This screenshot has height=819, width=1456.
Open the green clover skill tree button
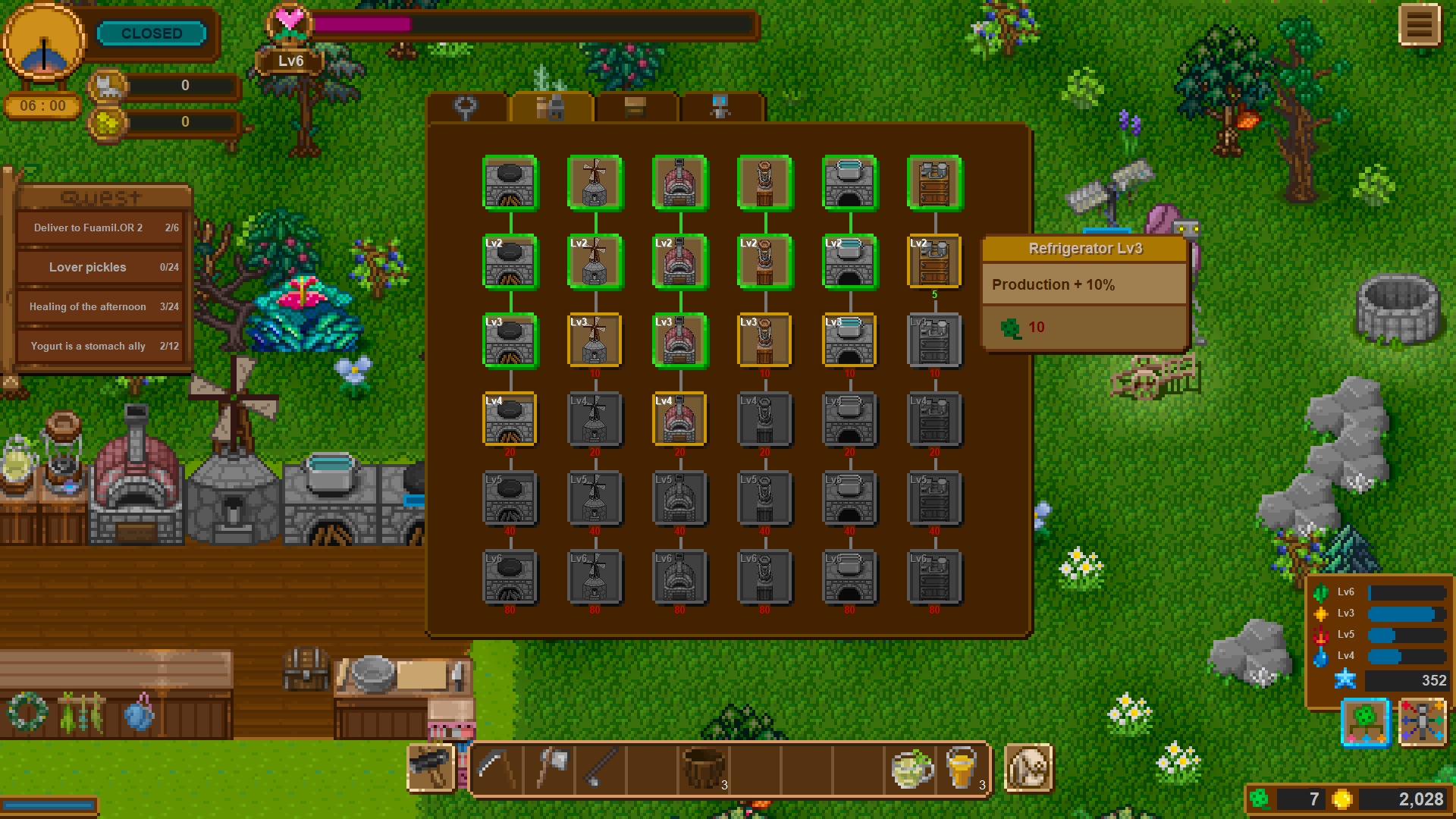click(x=1365, y=722)
